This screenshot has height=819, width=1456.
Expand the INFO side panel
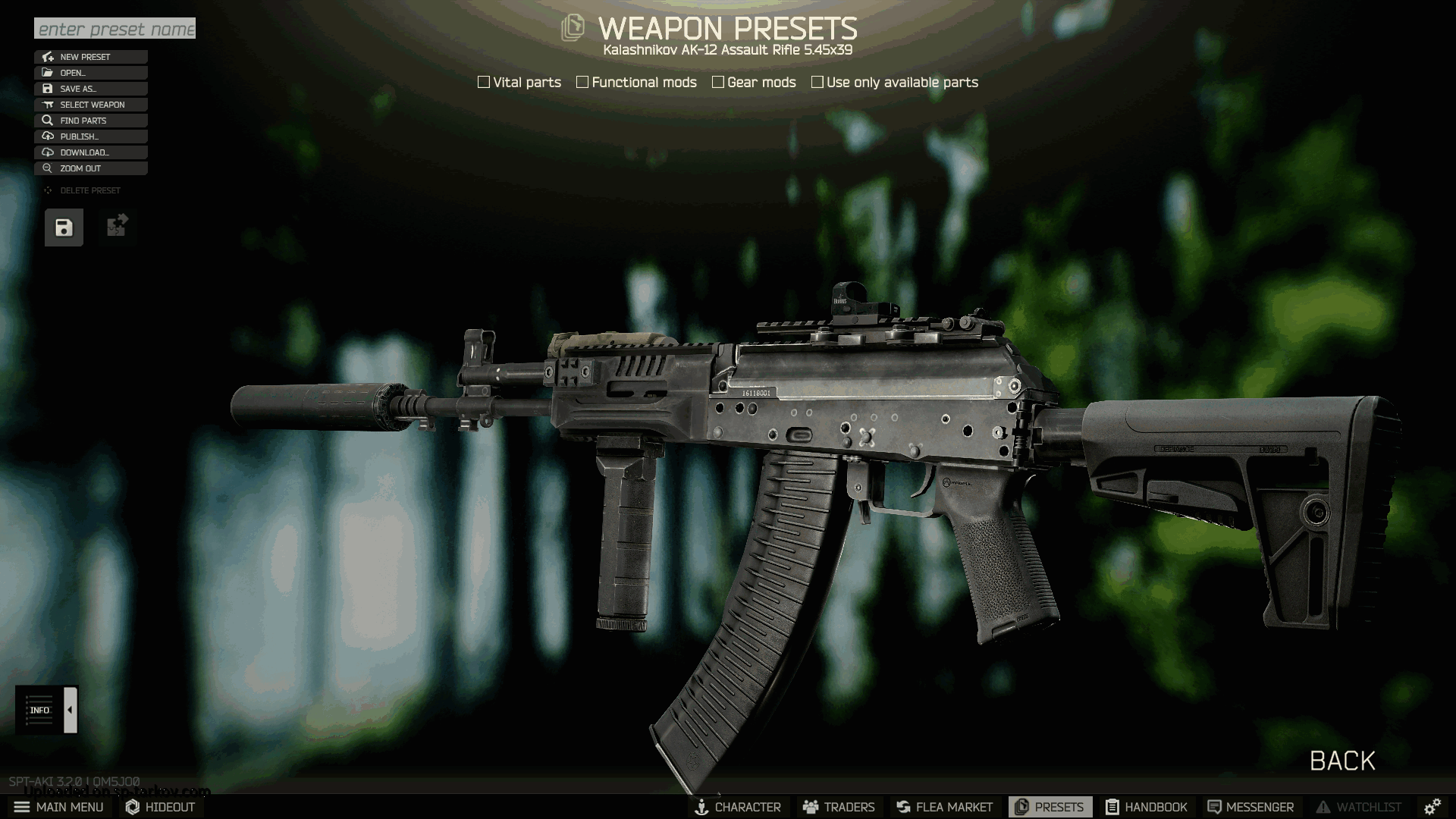click(71, 710)
